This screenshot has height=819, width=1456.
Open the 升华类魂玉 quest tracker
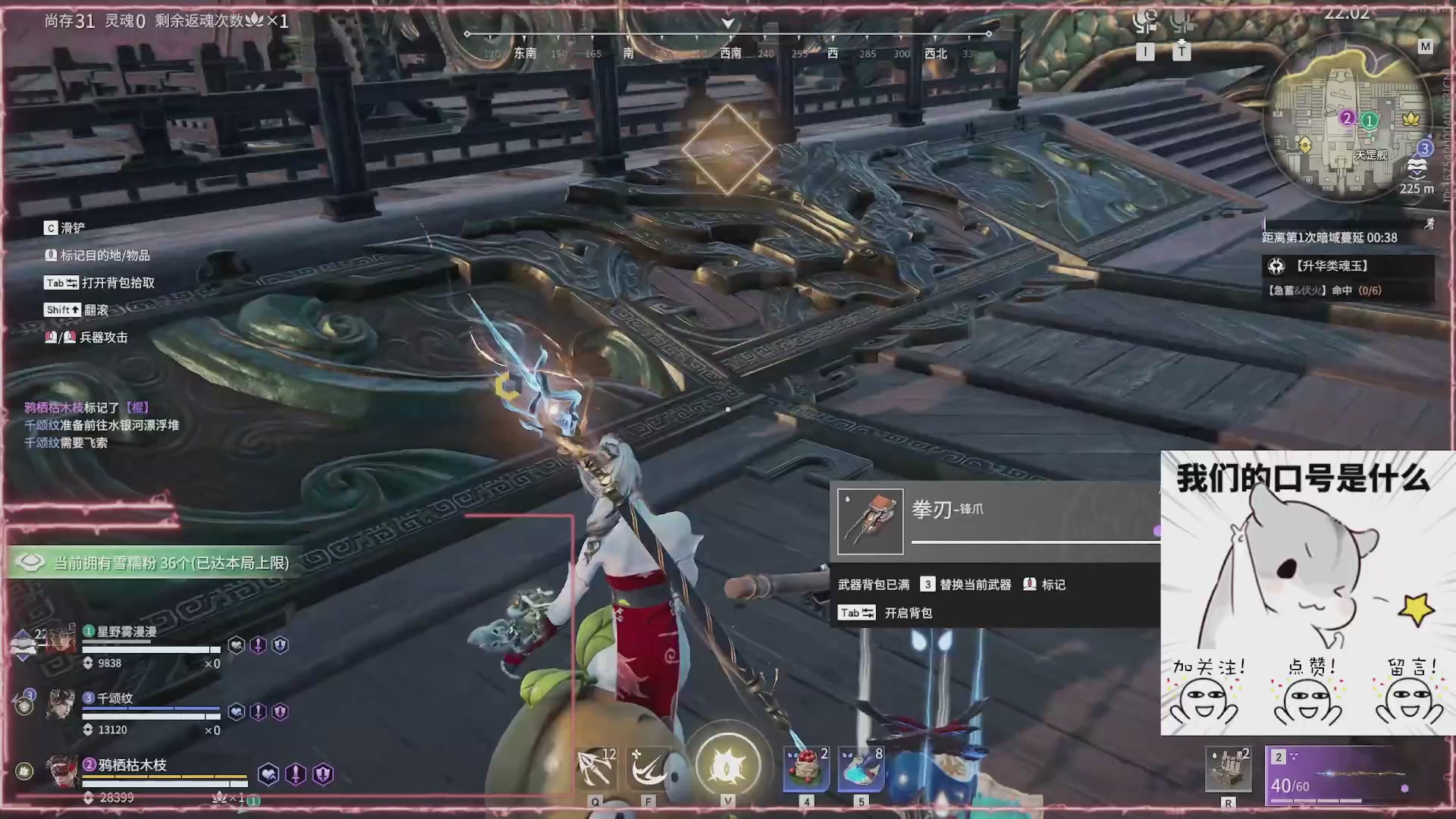pyautogui.click(x=1348, y=266)
